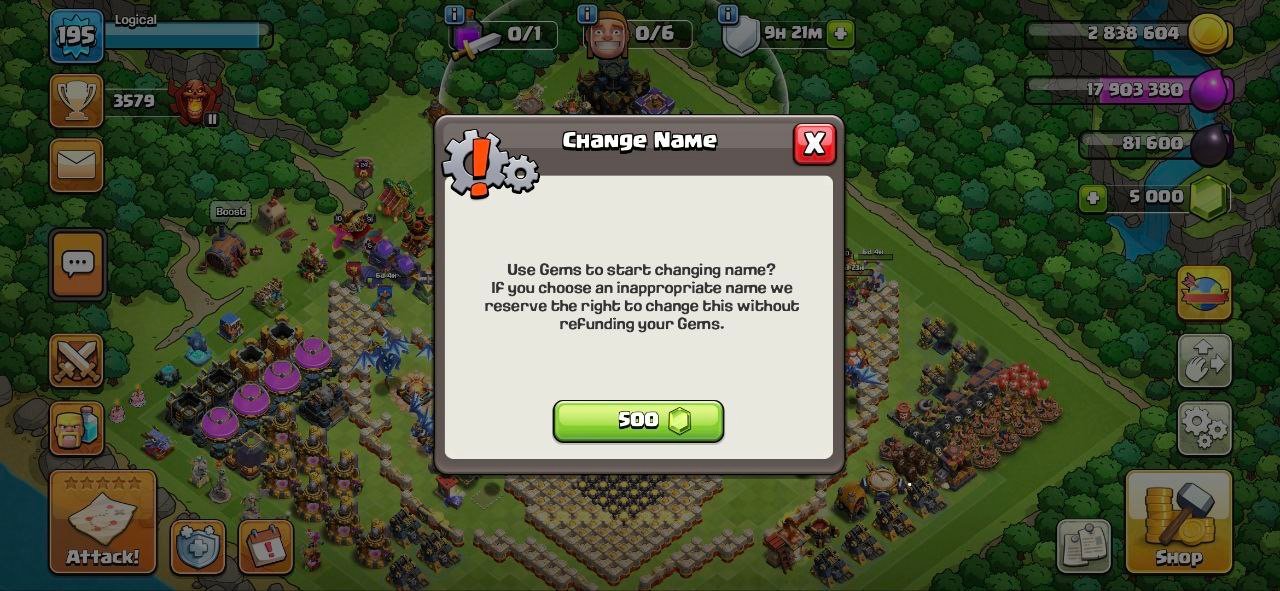1280x591 pixels.
Task: Open the crossed swords clan war icon
Action: [77, 360]
